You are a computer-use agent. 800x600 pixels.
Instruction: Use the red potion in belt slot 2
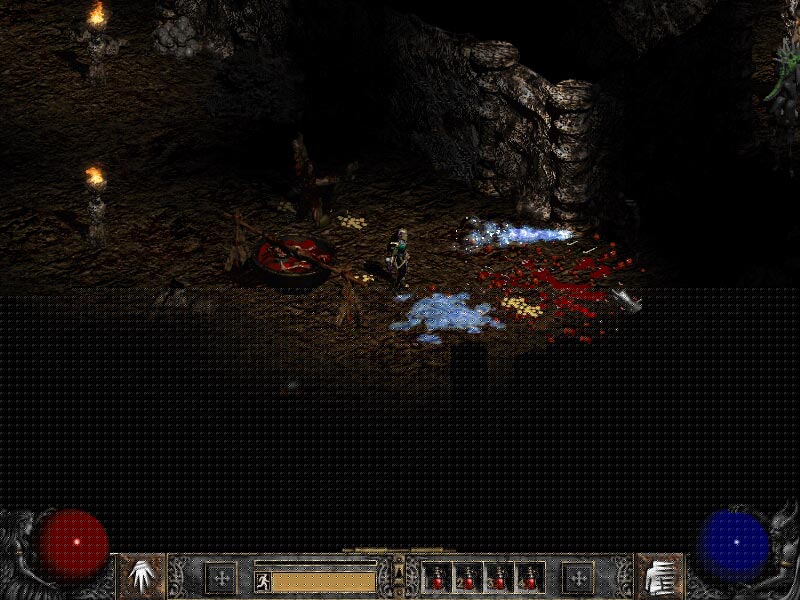[468, 578]
